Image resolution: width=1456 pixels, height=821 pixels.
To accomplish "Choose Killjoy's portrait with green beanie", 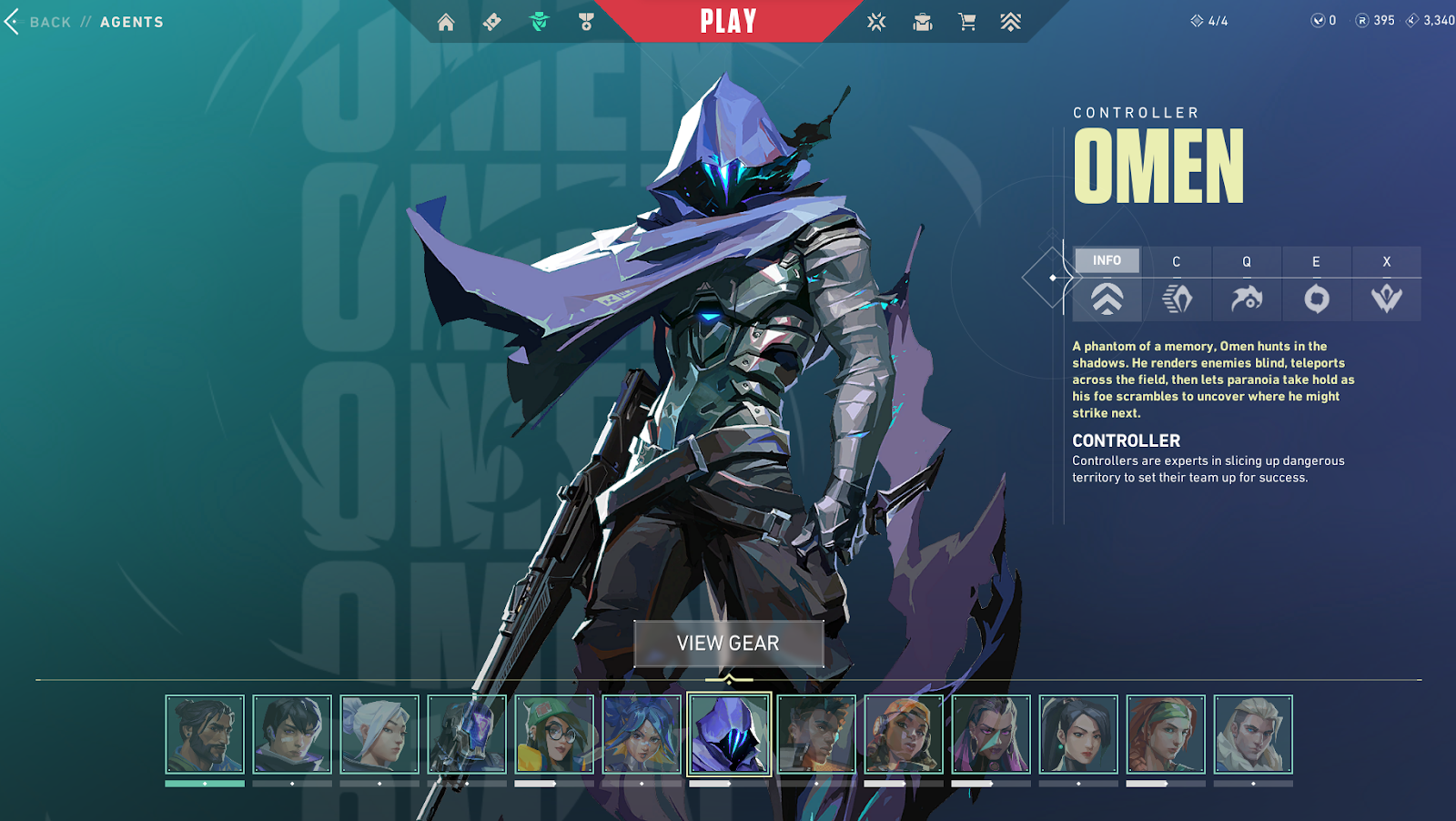I will click(x=554, y=735).
